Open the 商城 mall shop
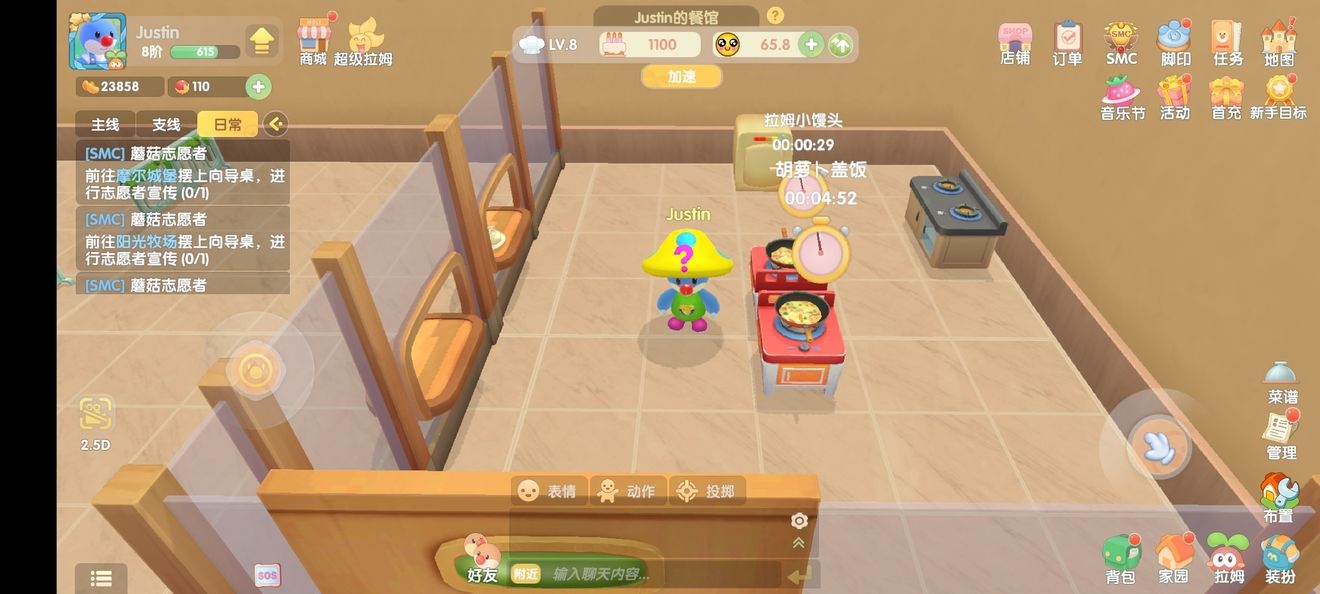This screenshot has height=594, width=1320. tap(314, 40)
